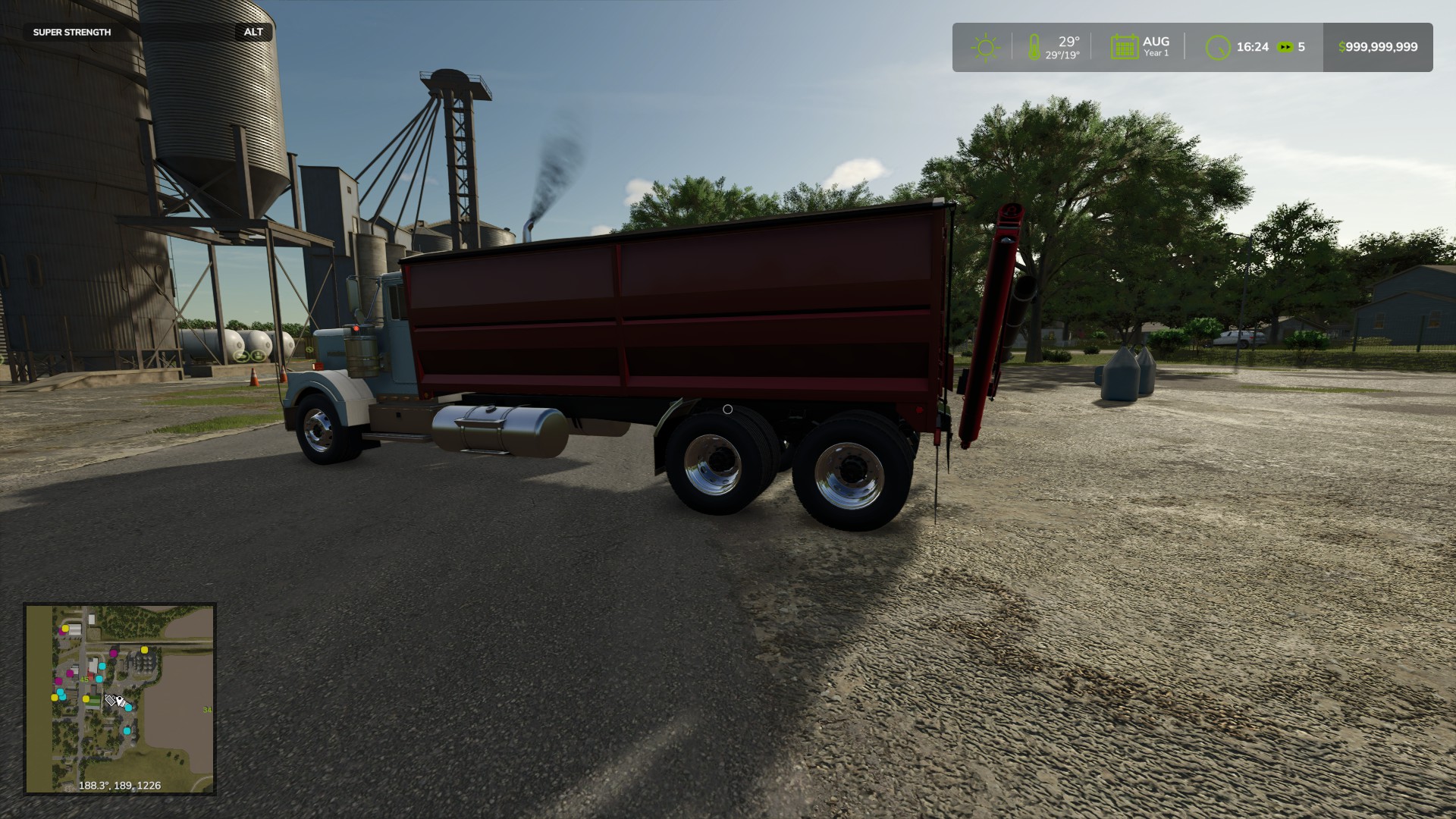Select the green calendar icon
Screen dimensions: 1456x819
(1124, 47)
